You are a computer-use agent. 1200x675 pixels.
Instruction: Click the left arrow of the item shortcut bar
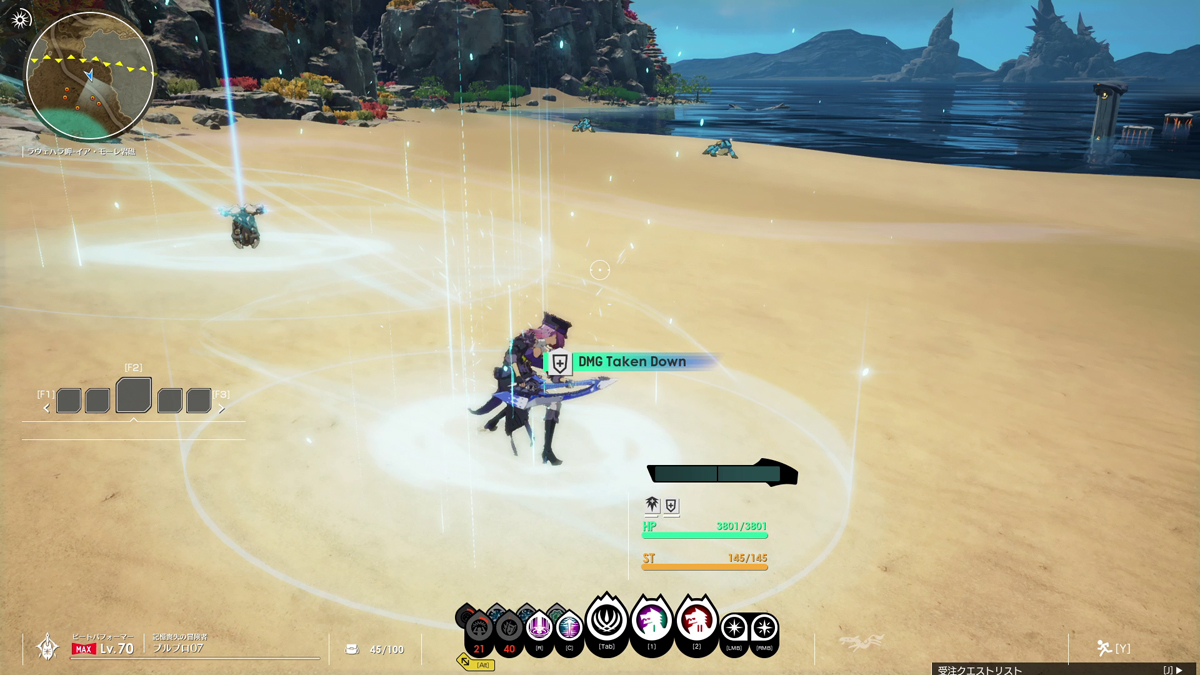point(46,408)
